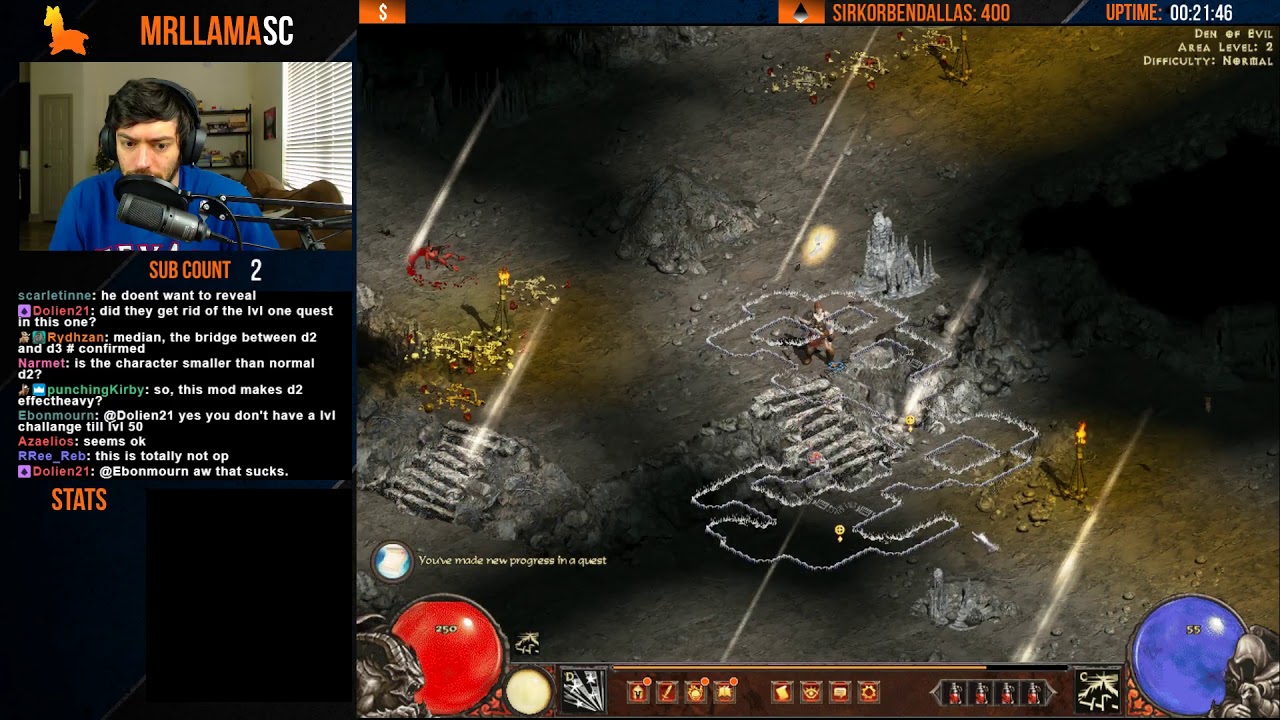The width and height of the screenshot is (1280, 720).
Task: Open the skill tree book icon
Action: click(725, 691)
